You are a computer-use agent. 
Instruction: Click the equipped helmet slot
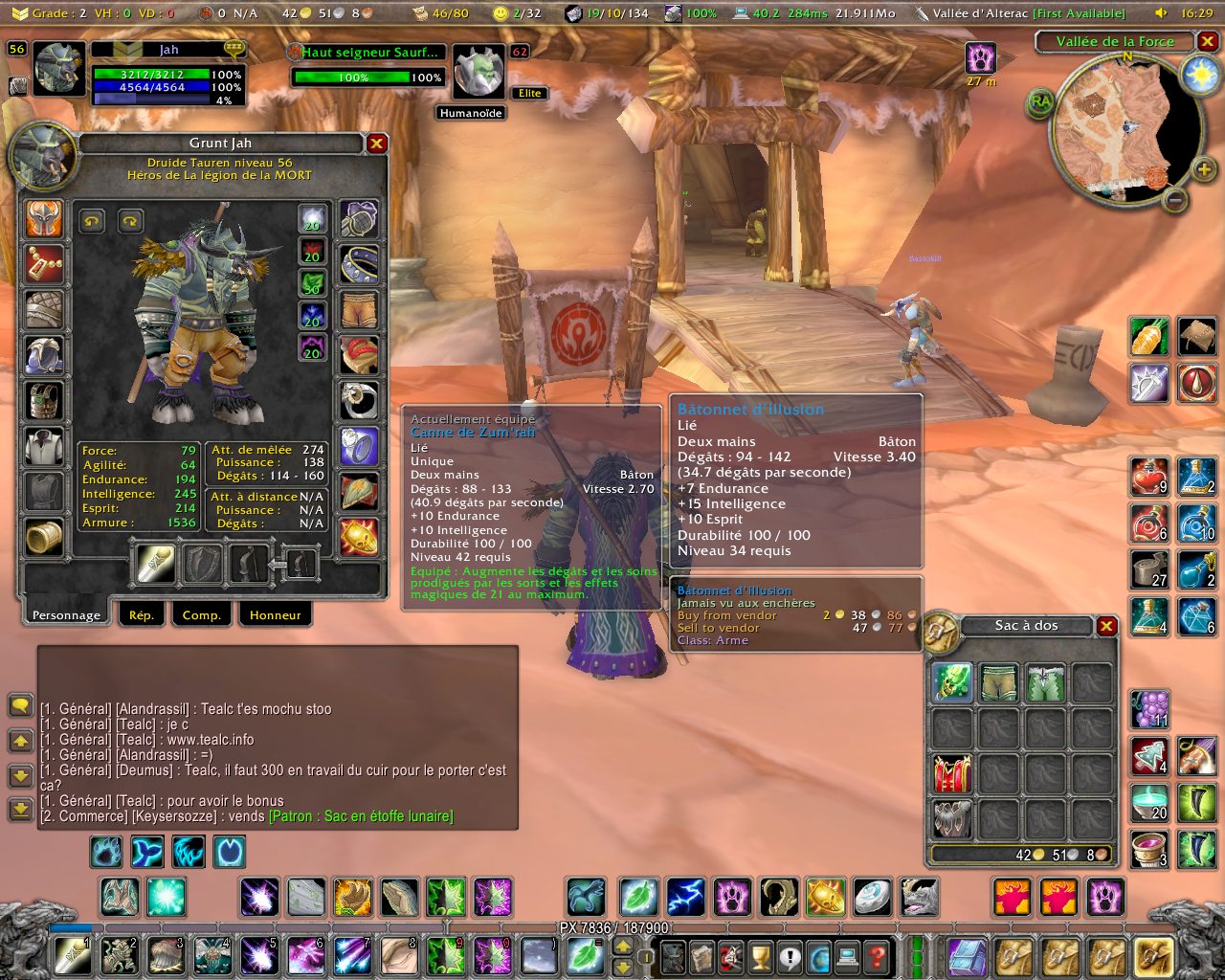coord(44,219)
